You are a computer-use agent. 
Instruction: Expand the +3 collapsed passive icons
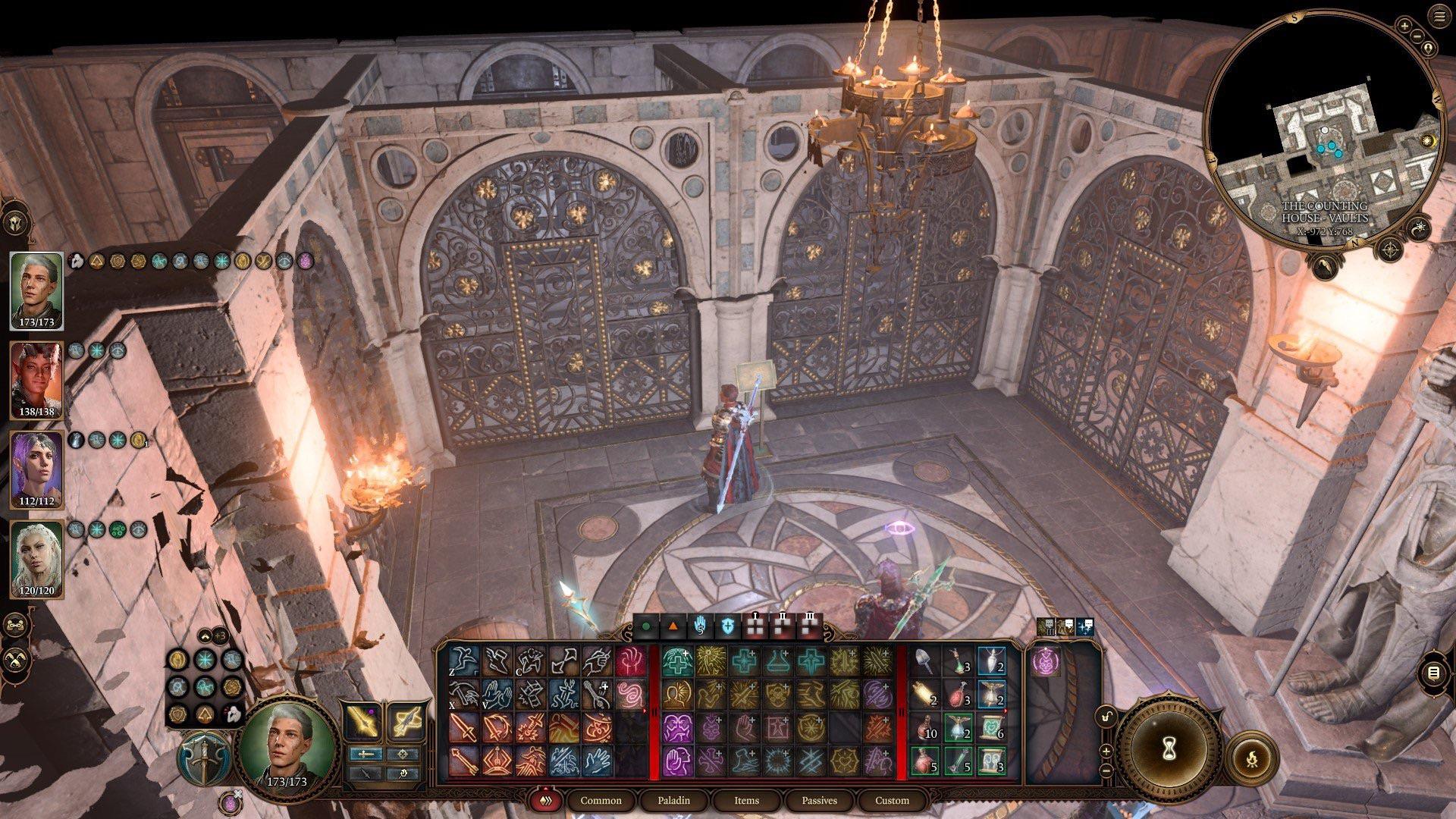(220, 637)
